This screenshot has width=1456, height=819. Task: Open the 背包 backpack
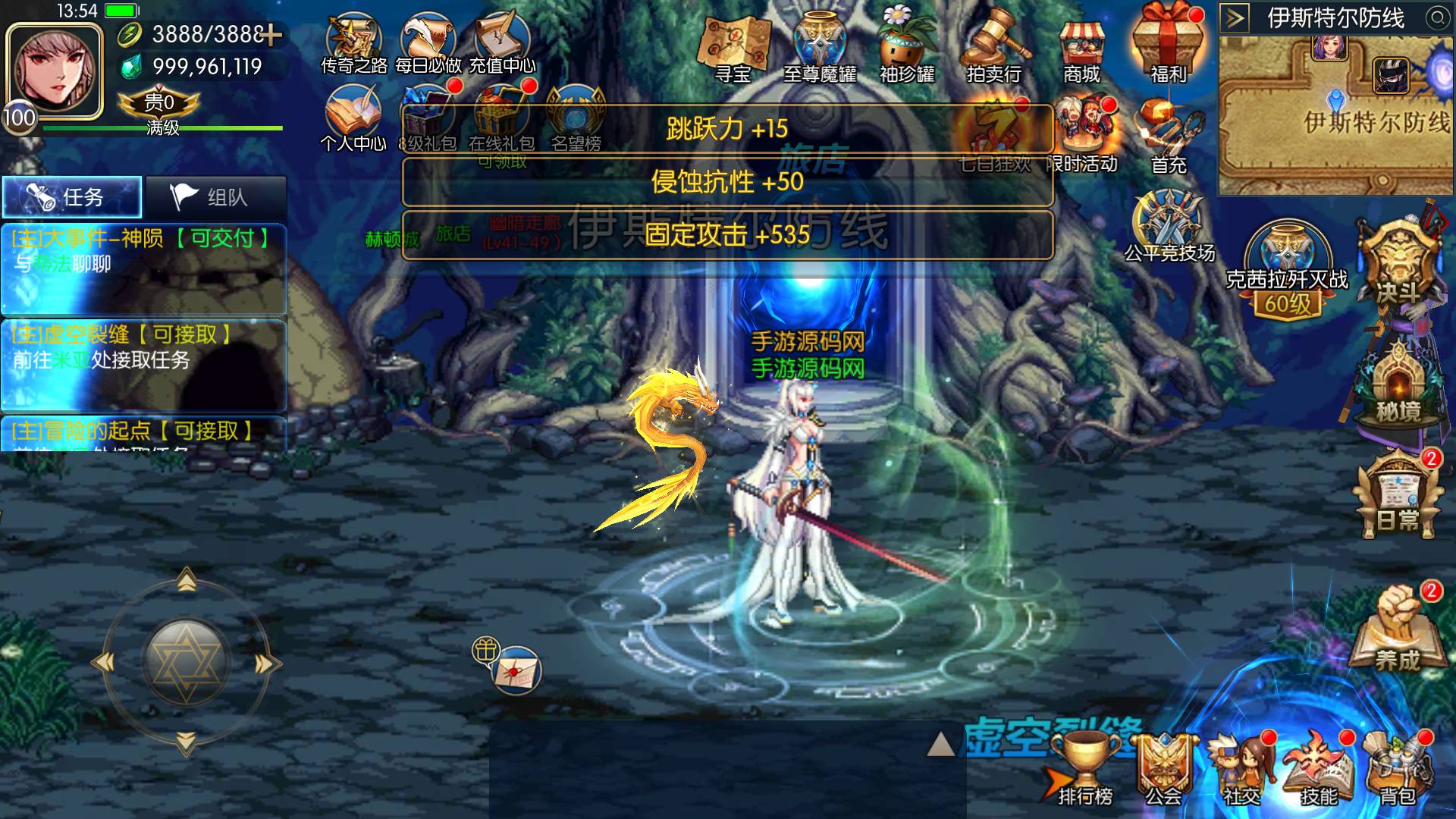[x=1397, y=770]
